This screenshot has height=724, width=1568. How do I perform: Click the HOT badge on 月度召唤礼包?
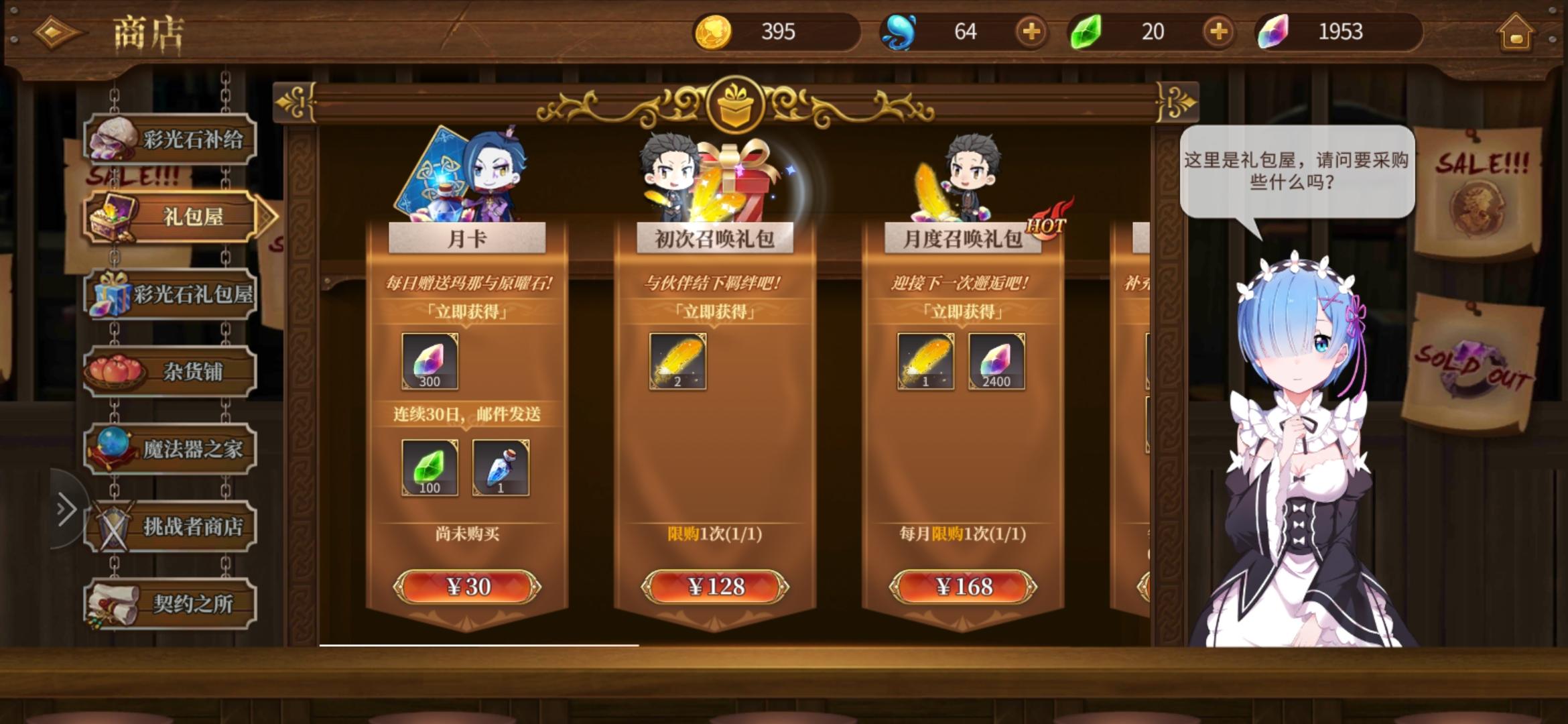[1047, 227]
